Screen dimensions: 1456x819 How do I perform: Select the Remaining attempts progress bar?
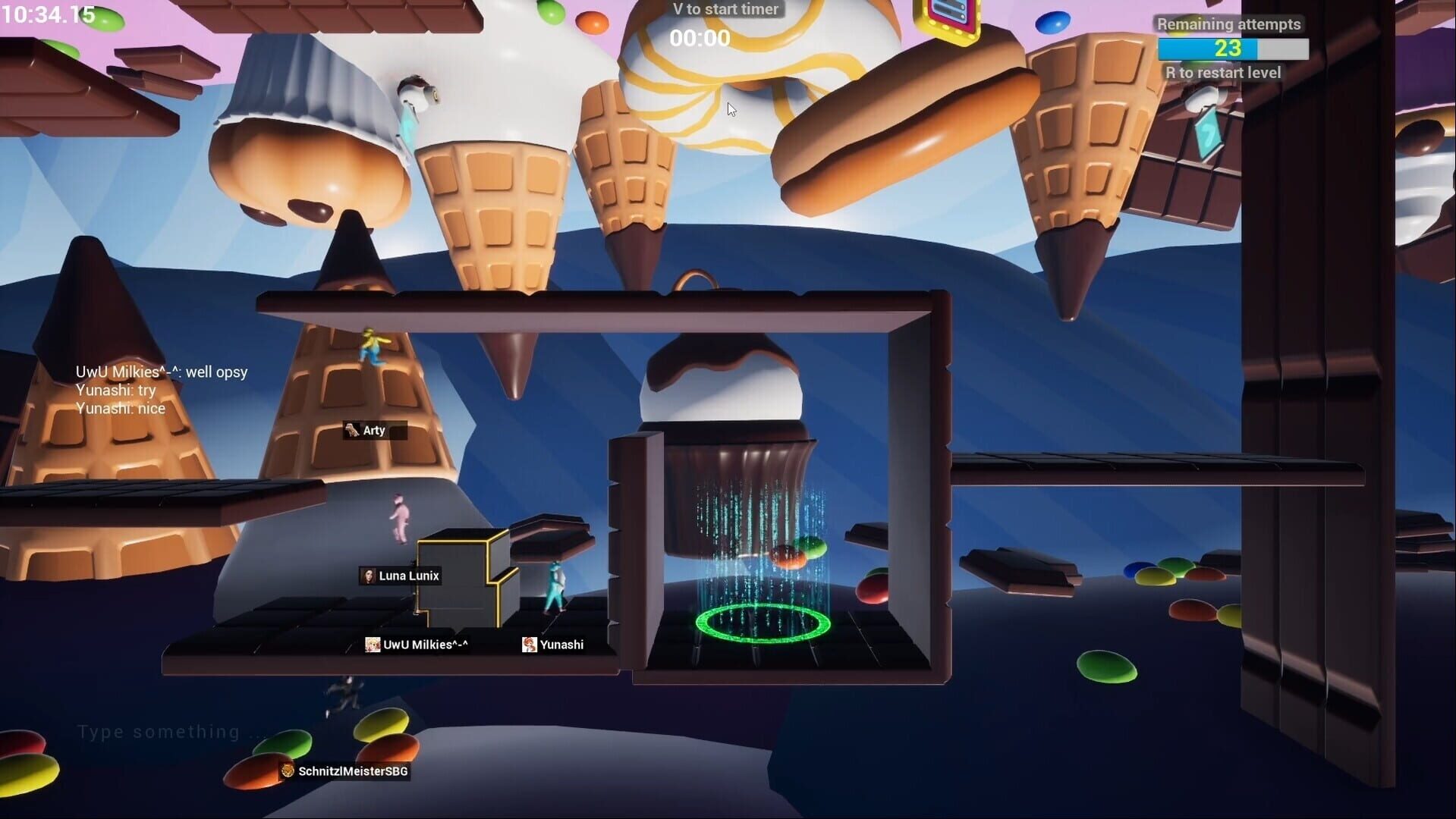tap(1232, 50)
